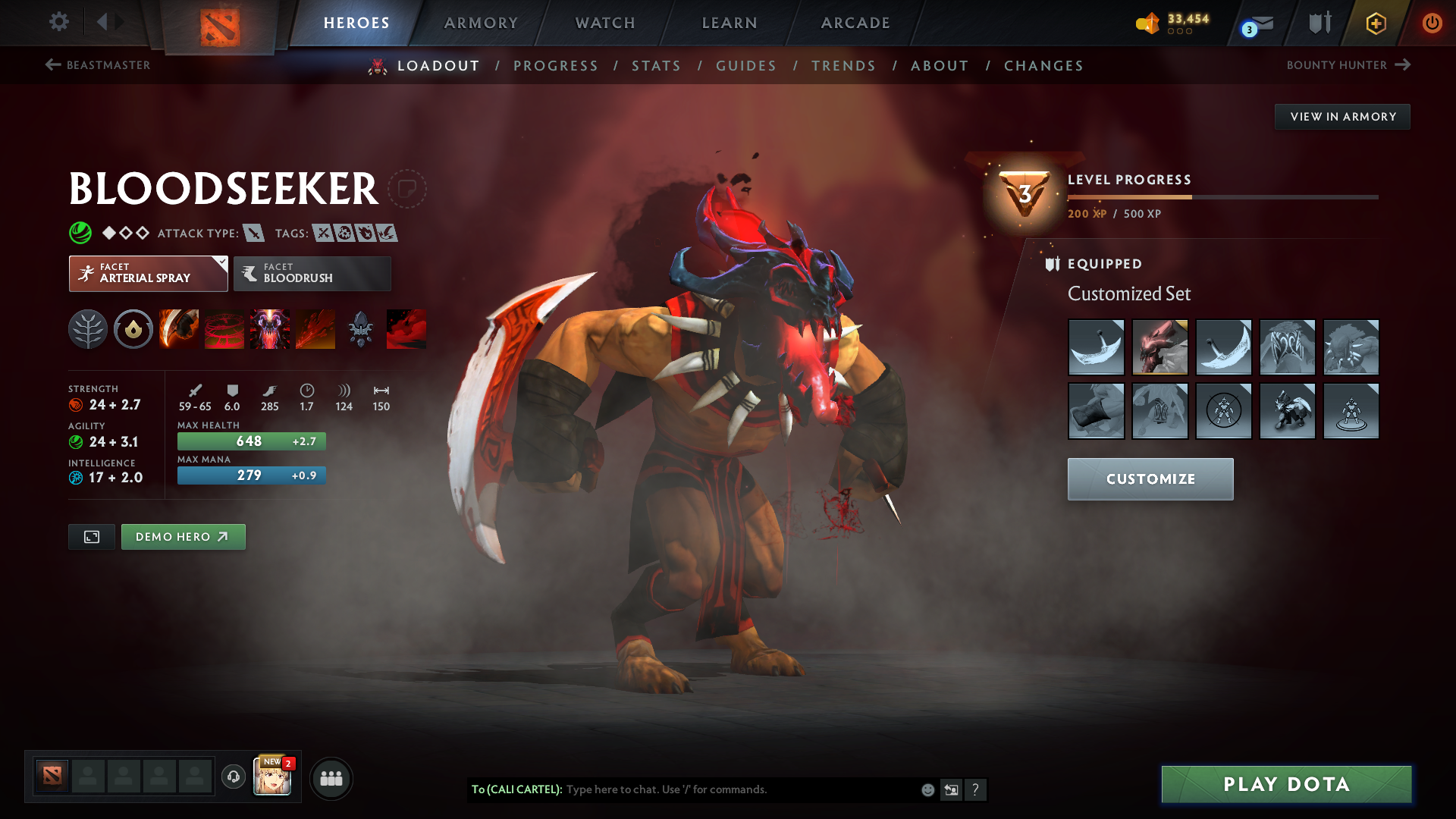The height and width of the screenshot is (819, 1456).
Task: Start matchmaking with Play Dota
Action: tap(1286, 784)
